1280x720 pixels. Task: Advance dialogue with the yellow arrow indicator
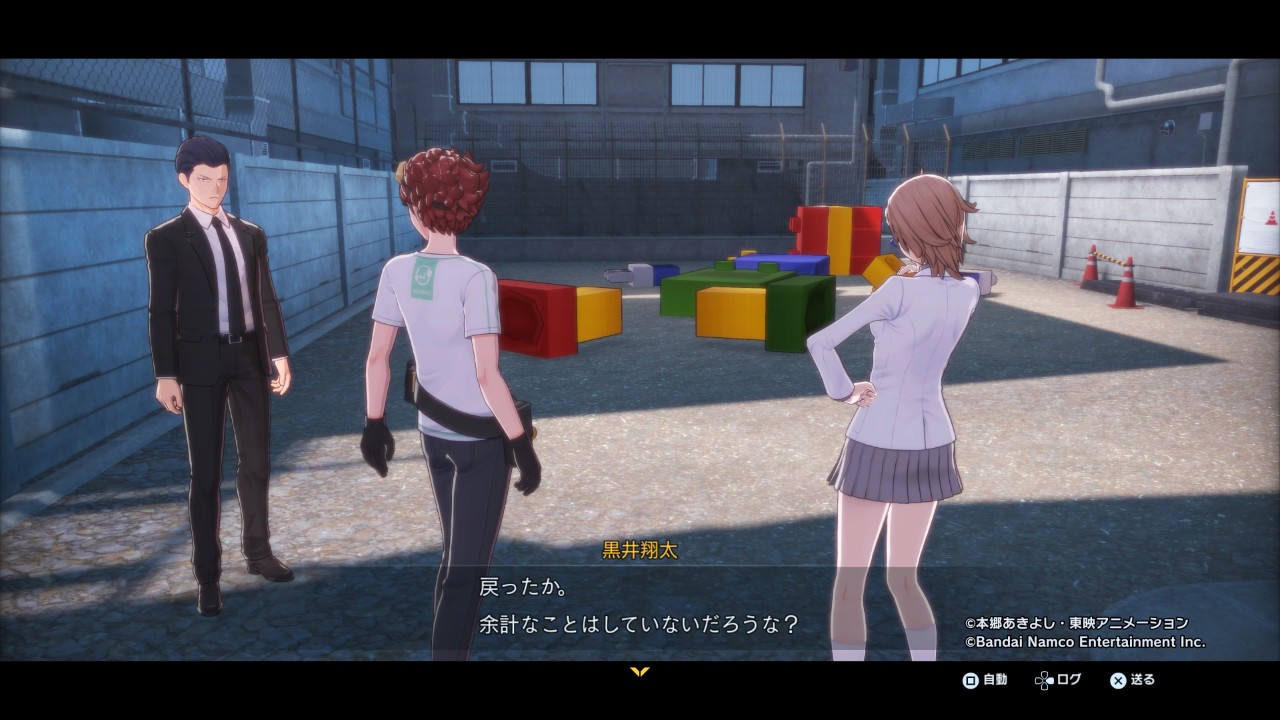pos(640,672)
